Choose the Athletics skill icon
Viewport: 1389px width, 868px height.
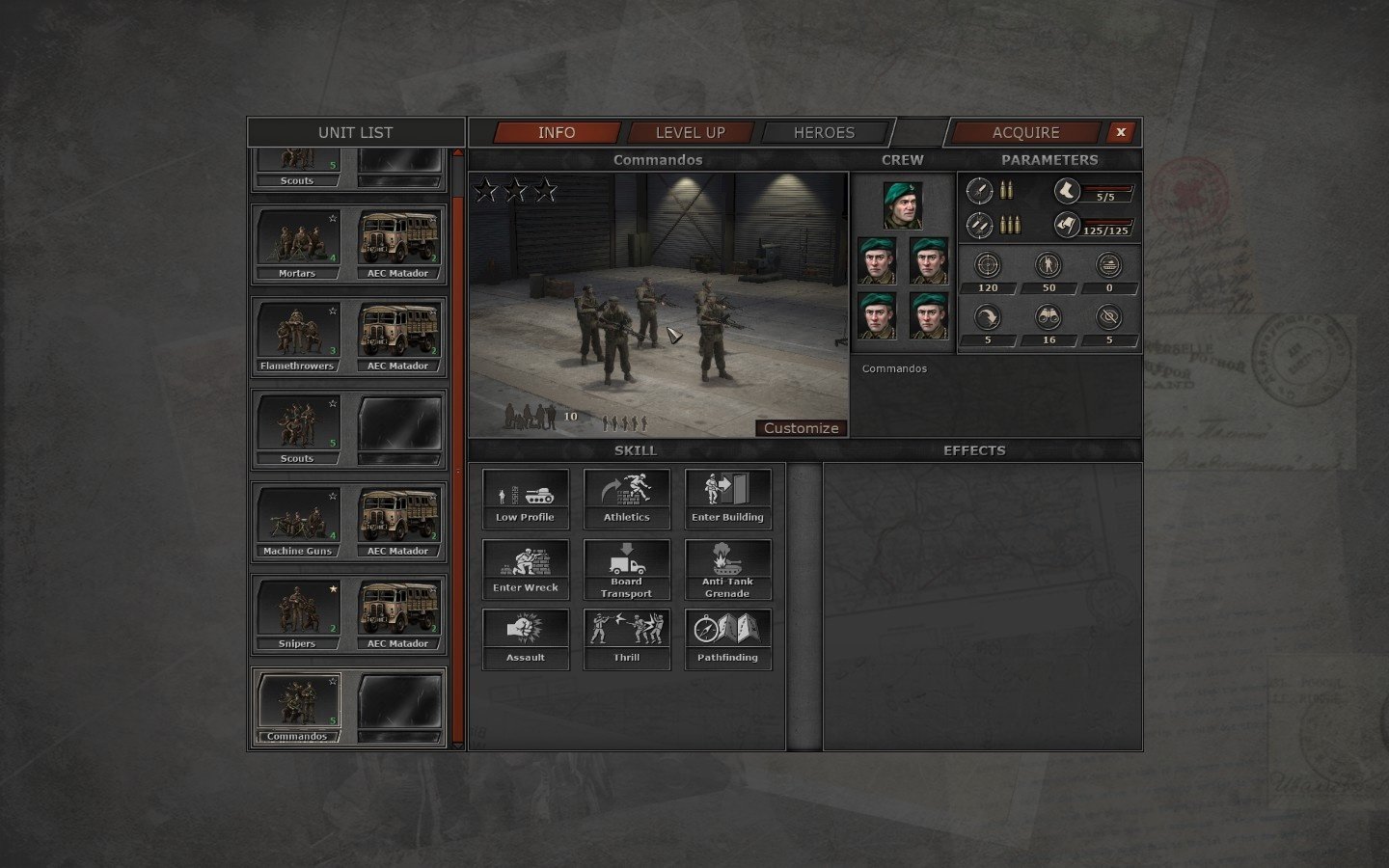click(627, 499)
